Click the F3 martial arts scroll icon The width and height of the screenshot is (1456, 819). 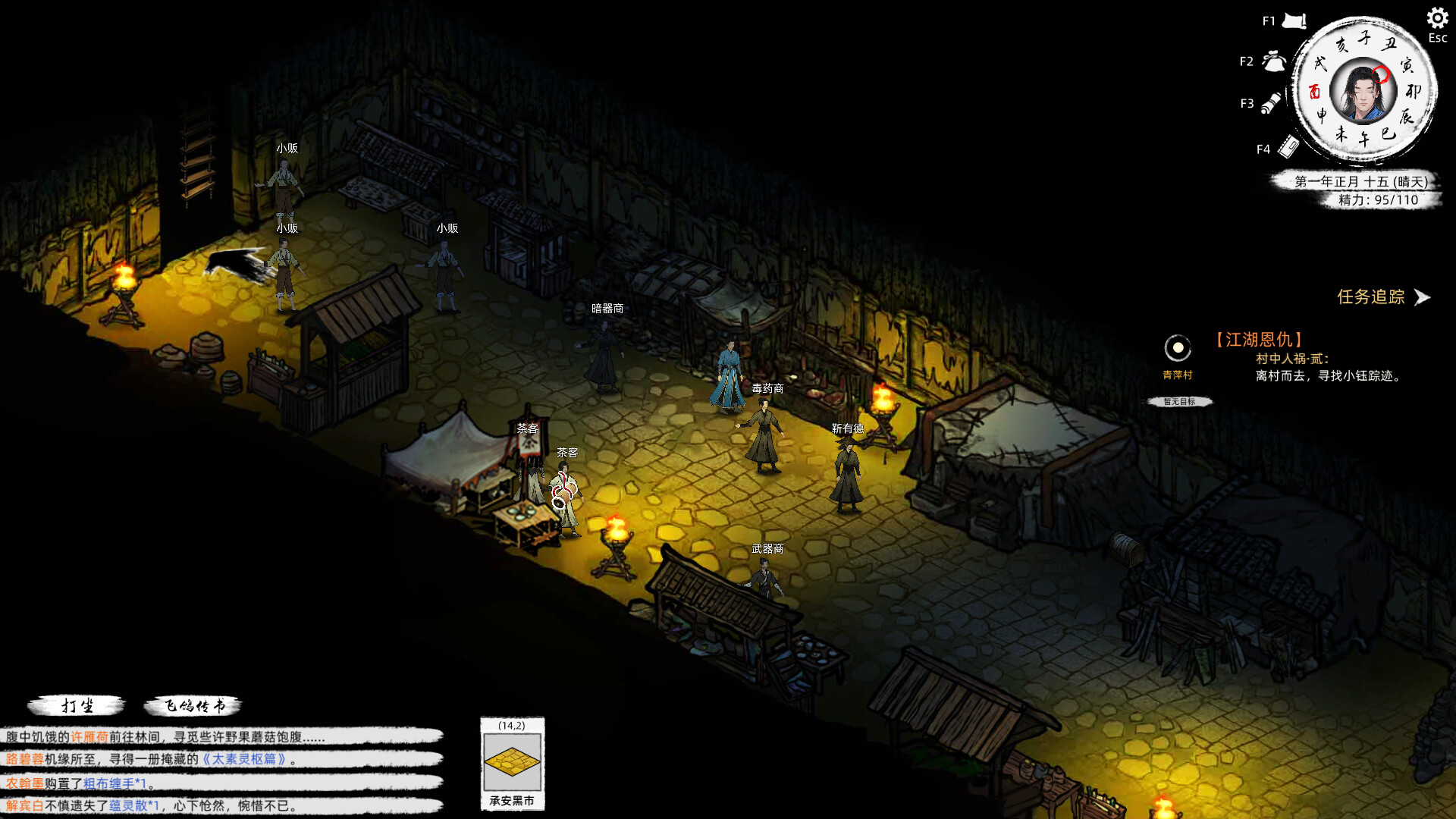coord(1271,103)
